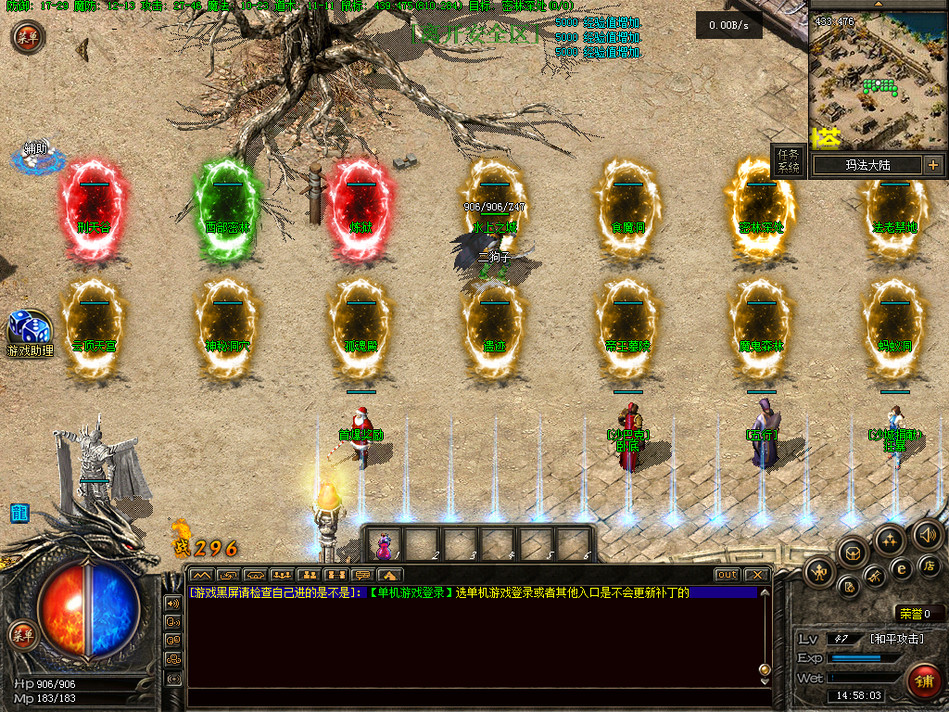Select the potion in hotbar slot 1

pos(382,545)
